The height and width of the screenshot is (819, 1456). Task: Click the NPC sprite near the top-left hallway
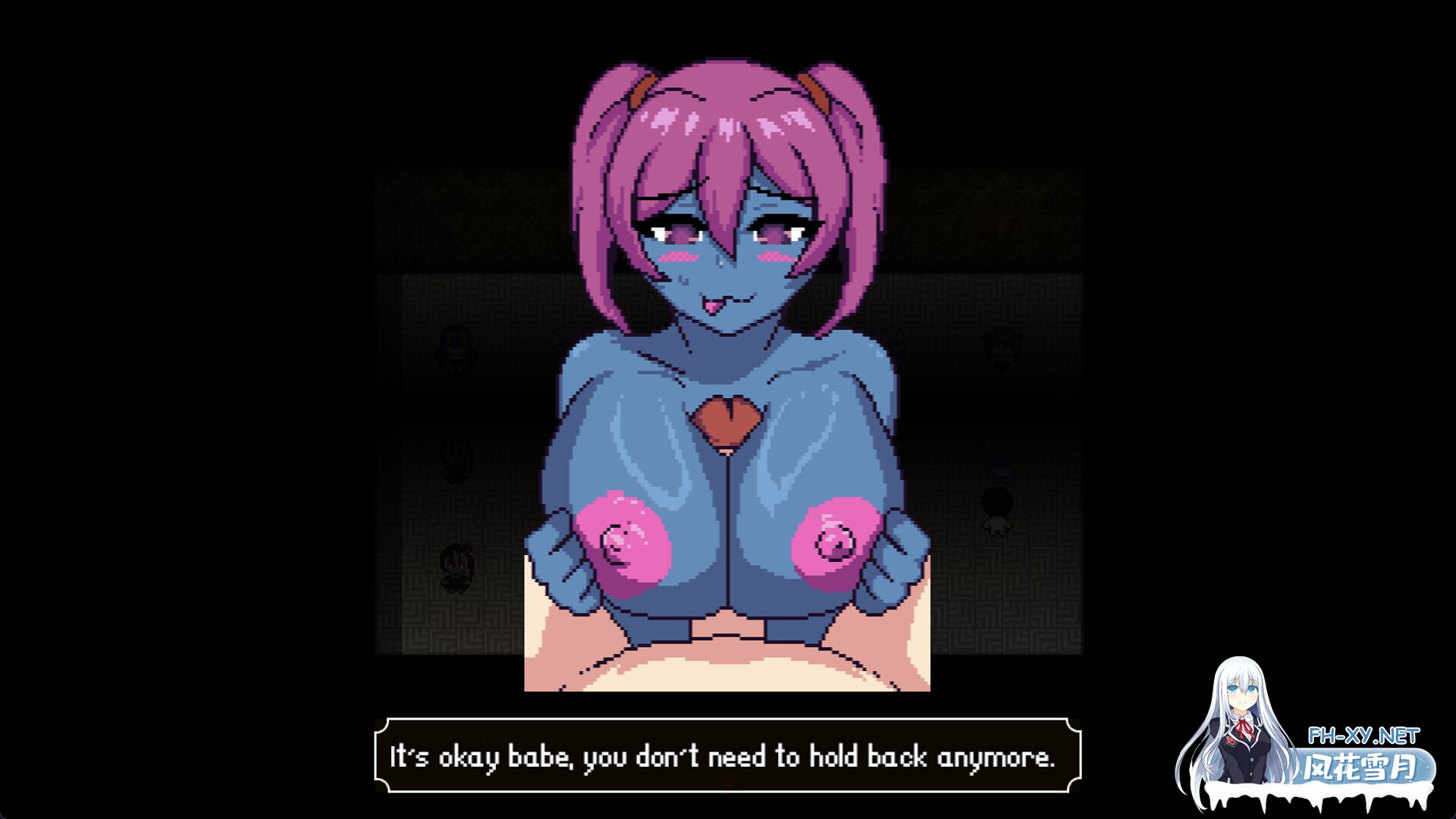pos(457,349)
